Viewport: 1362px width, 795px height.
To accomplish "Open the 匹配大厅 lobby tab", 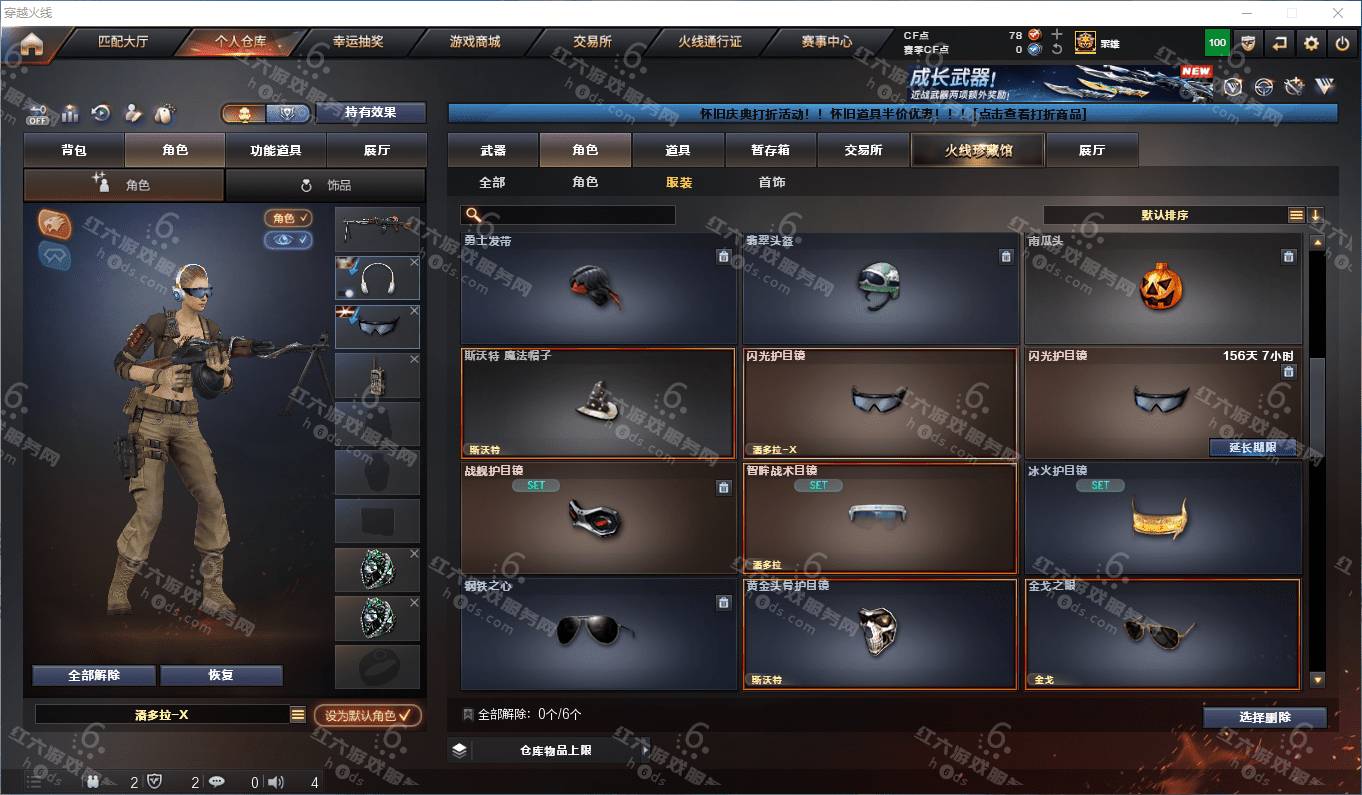I will point(122,42).
